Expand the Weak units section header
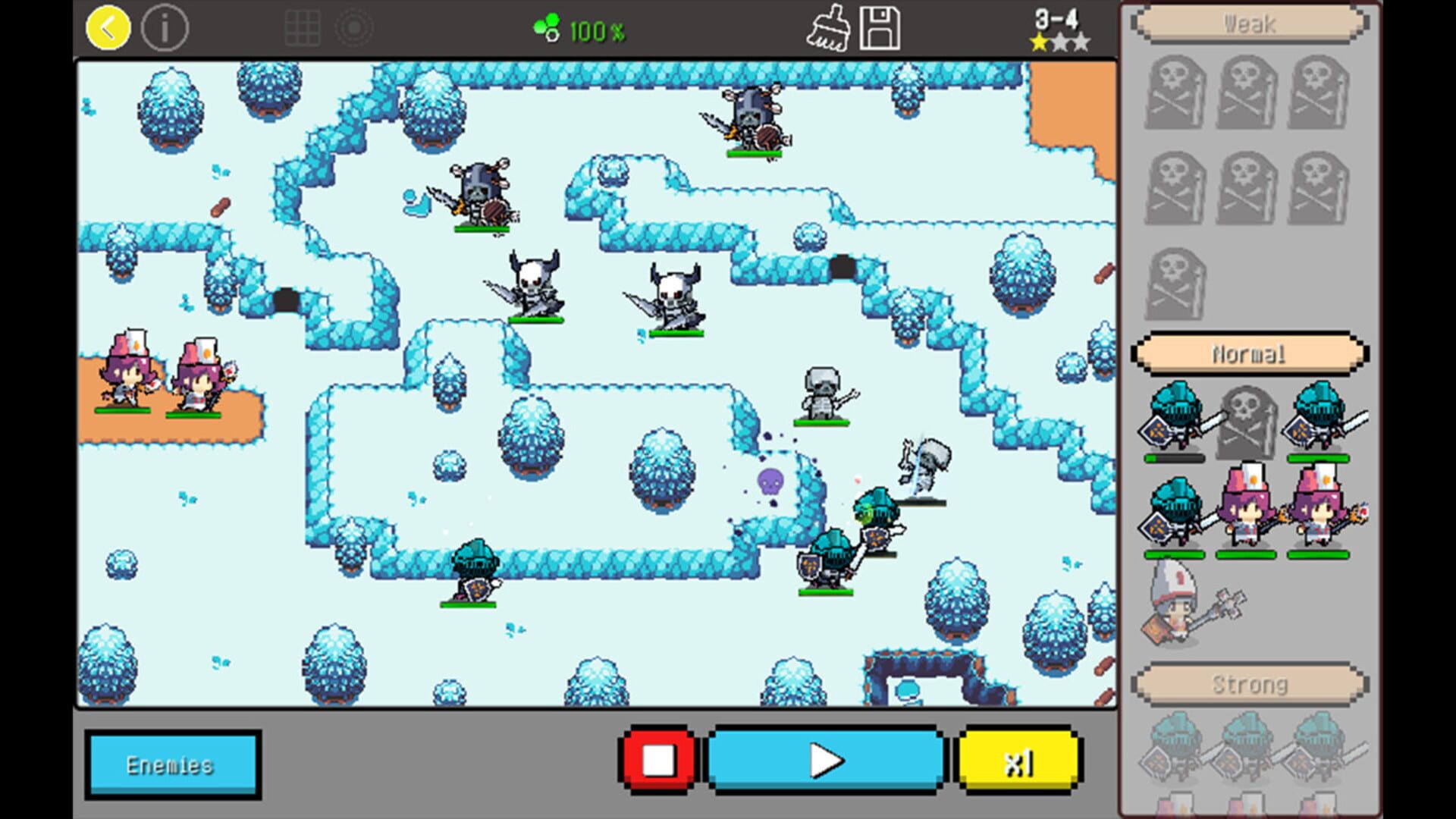 click(1251, 24)
